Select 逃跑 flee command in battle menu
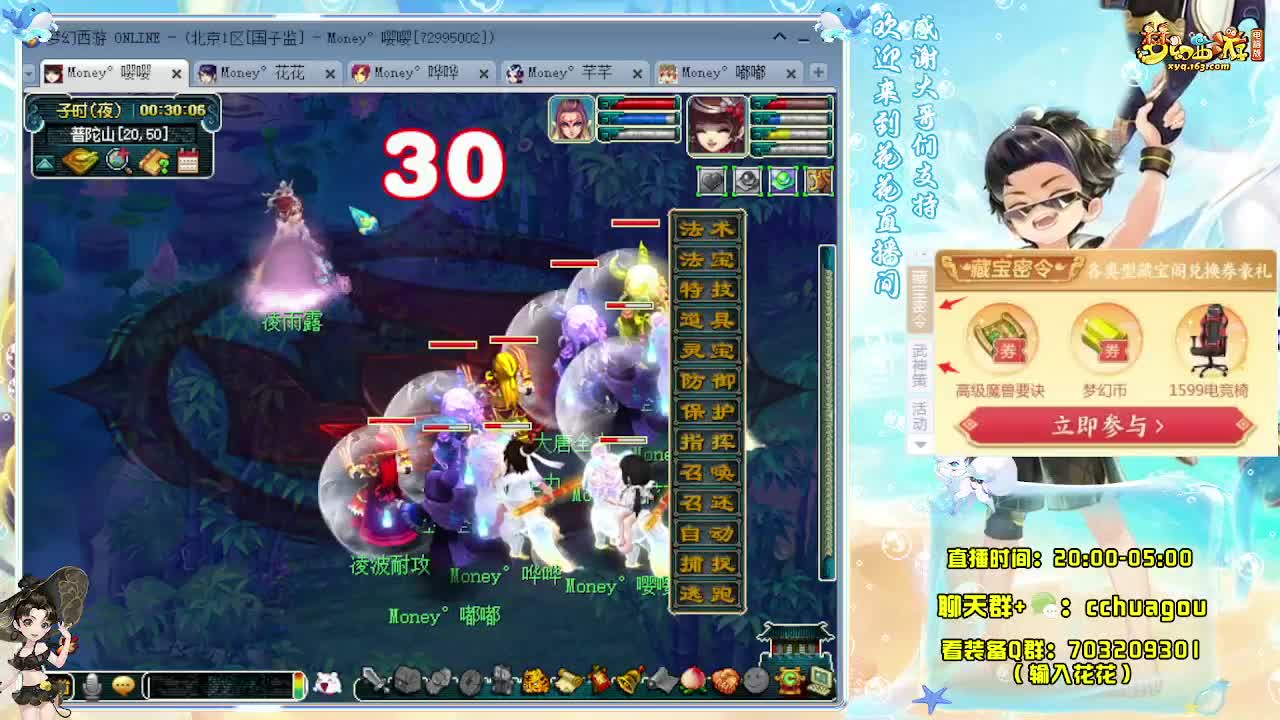1280x720 pixels. point(705,592)
